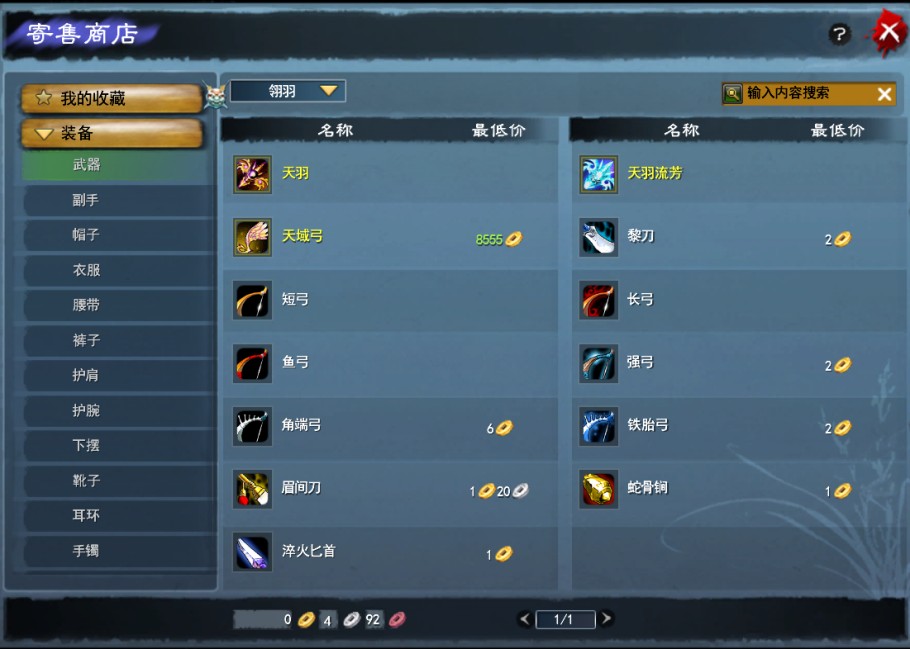The width and height of the screenshot is (910, 649).
Task: Select the 淬火匕首 dagger listing
Action: pyautogui.click(x=388, y=552)
